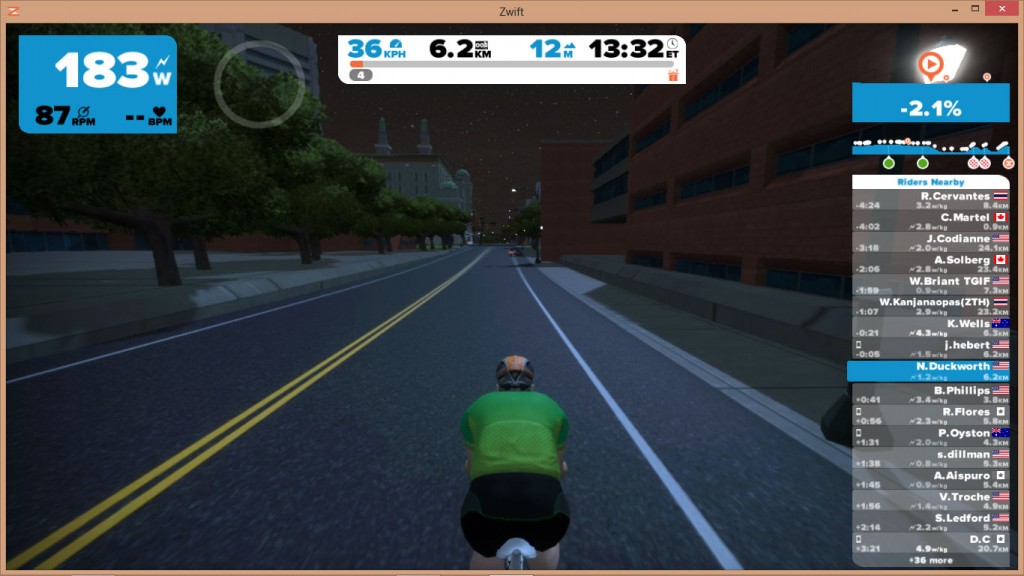This screenshot has height=576, width=1024.
Task: Click B.Phillips in nearby riders
Action: (x=930, y=394)
